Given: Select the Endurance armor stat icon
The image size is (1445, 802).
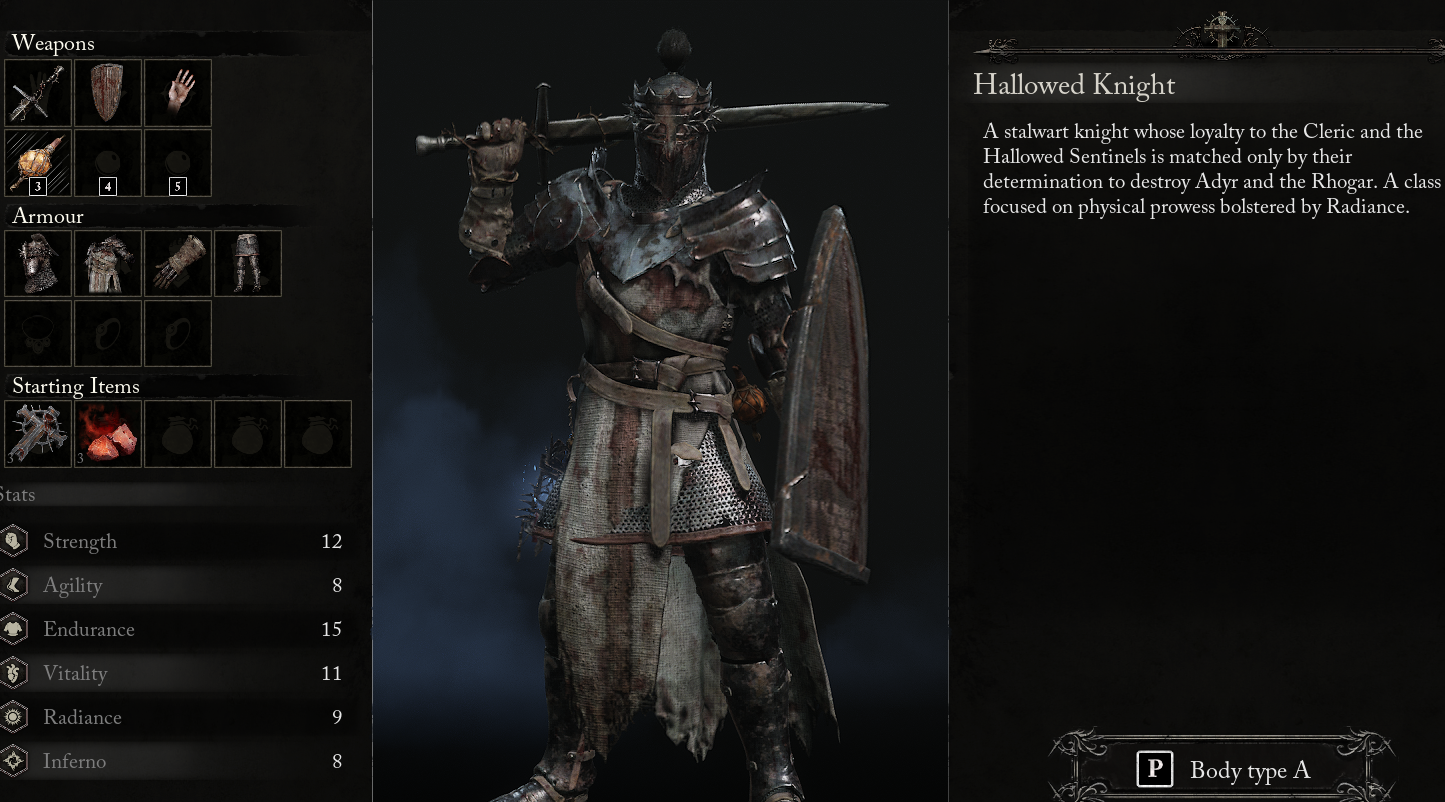Looking at the screenshot, I should click(14, 629).
